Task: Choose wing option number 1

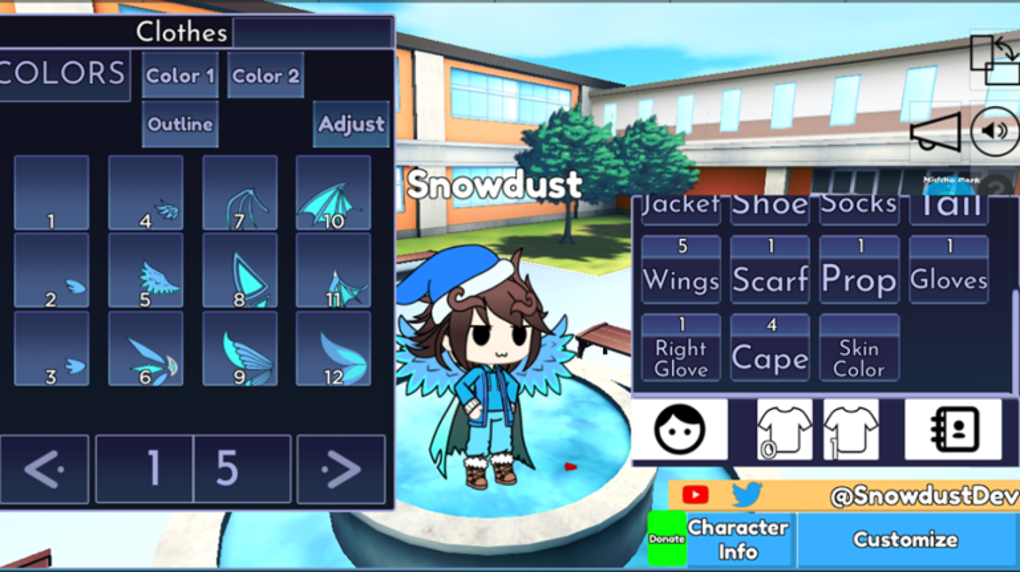Action: pyautogui.click(x=52, y=193)
